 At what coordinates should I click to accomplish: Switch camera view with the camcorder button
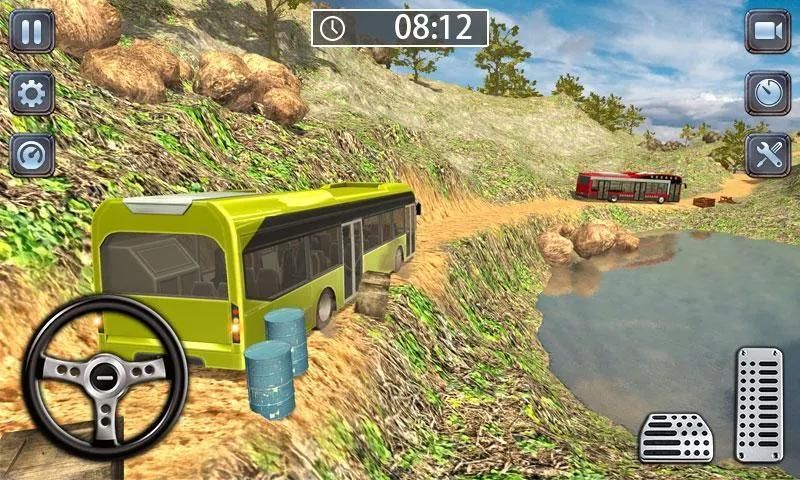pyautogui.click(x=767, y=31)
